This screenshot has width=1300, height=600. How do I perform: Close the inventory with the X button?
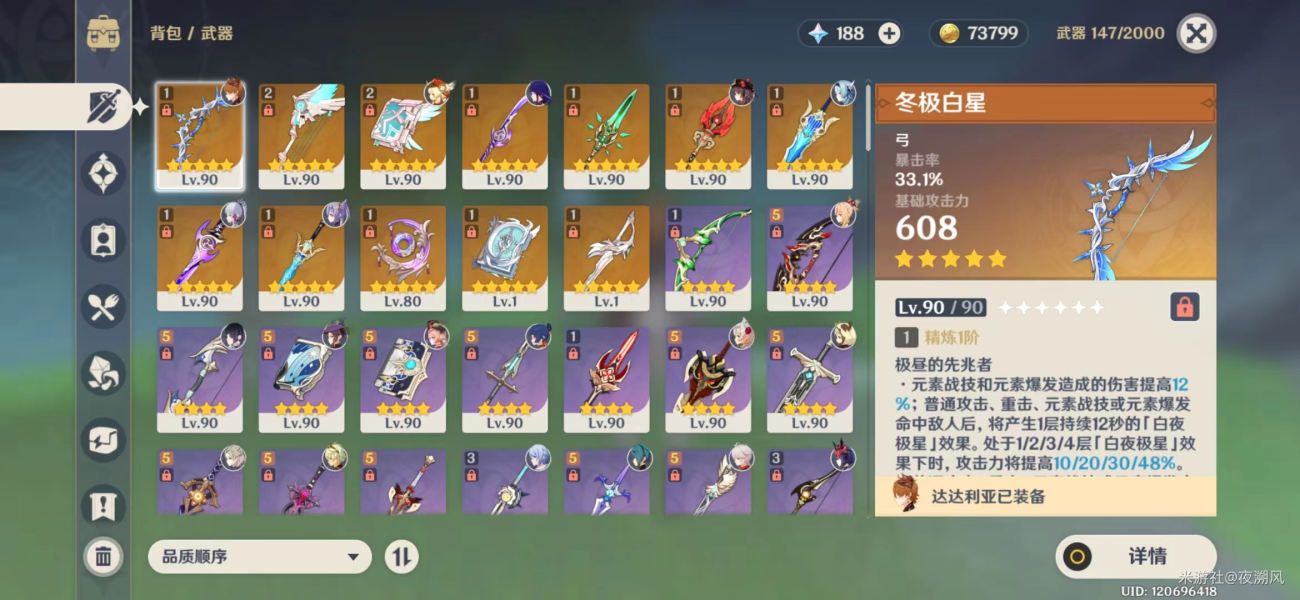pyautogui.click(x=1195, y=34)
